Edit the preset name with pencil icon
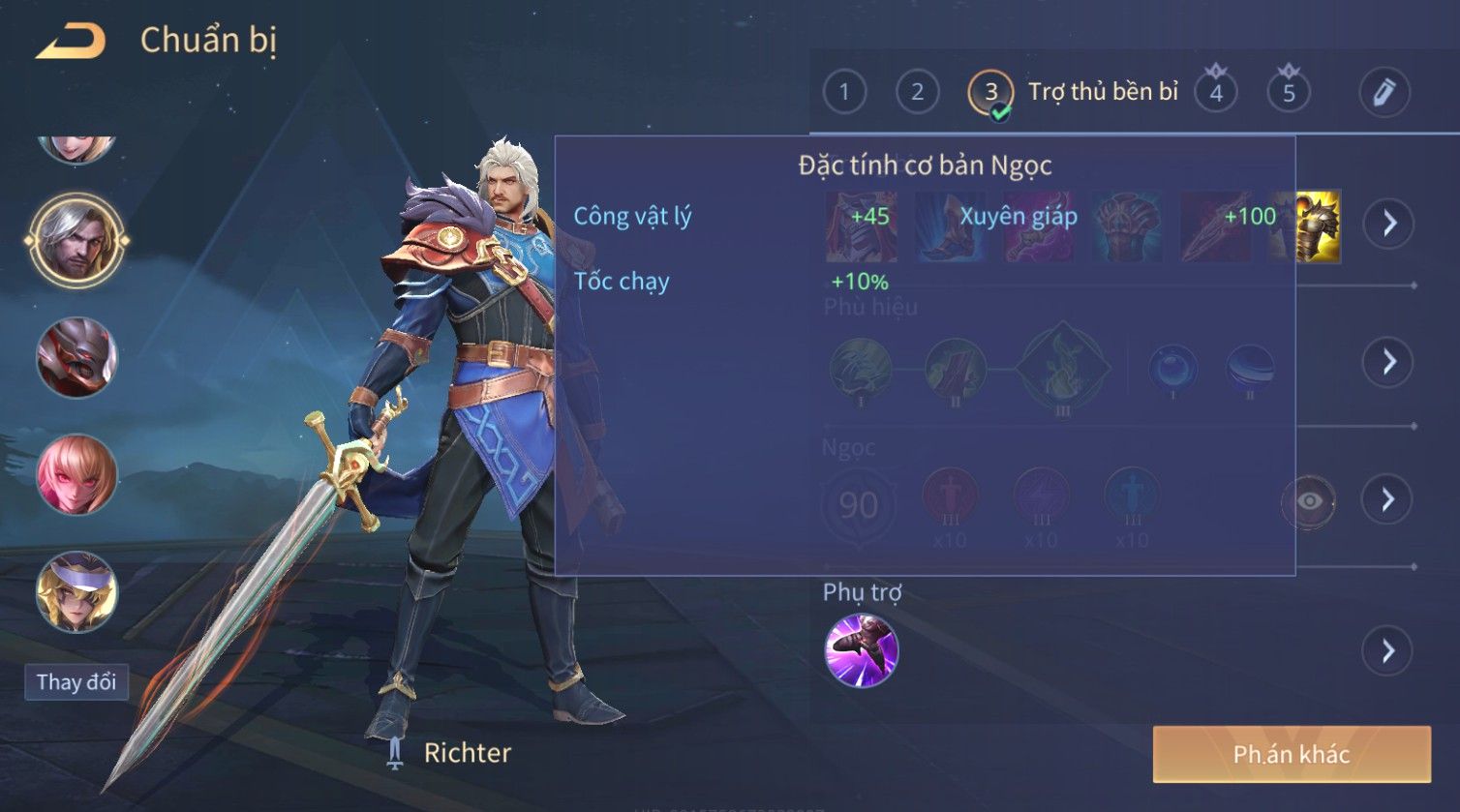This screenshot has width=1460, height=812. point(1384,93)
